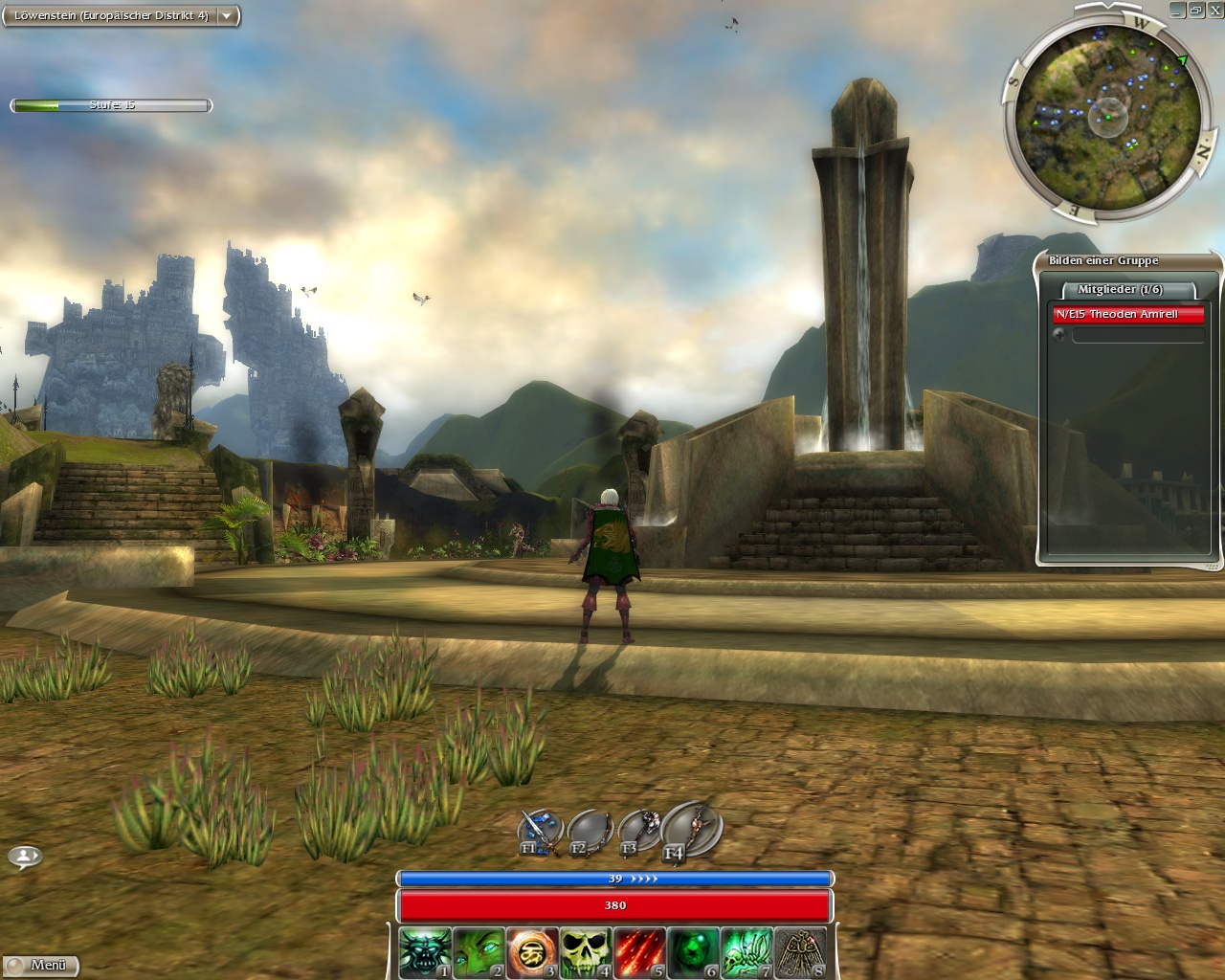Use the winged emblem skill in slot 8
Viewport: 1225px width, 980px height.
pyautogui.click(x=800, y=952)
